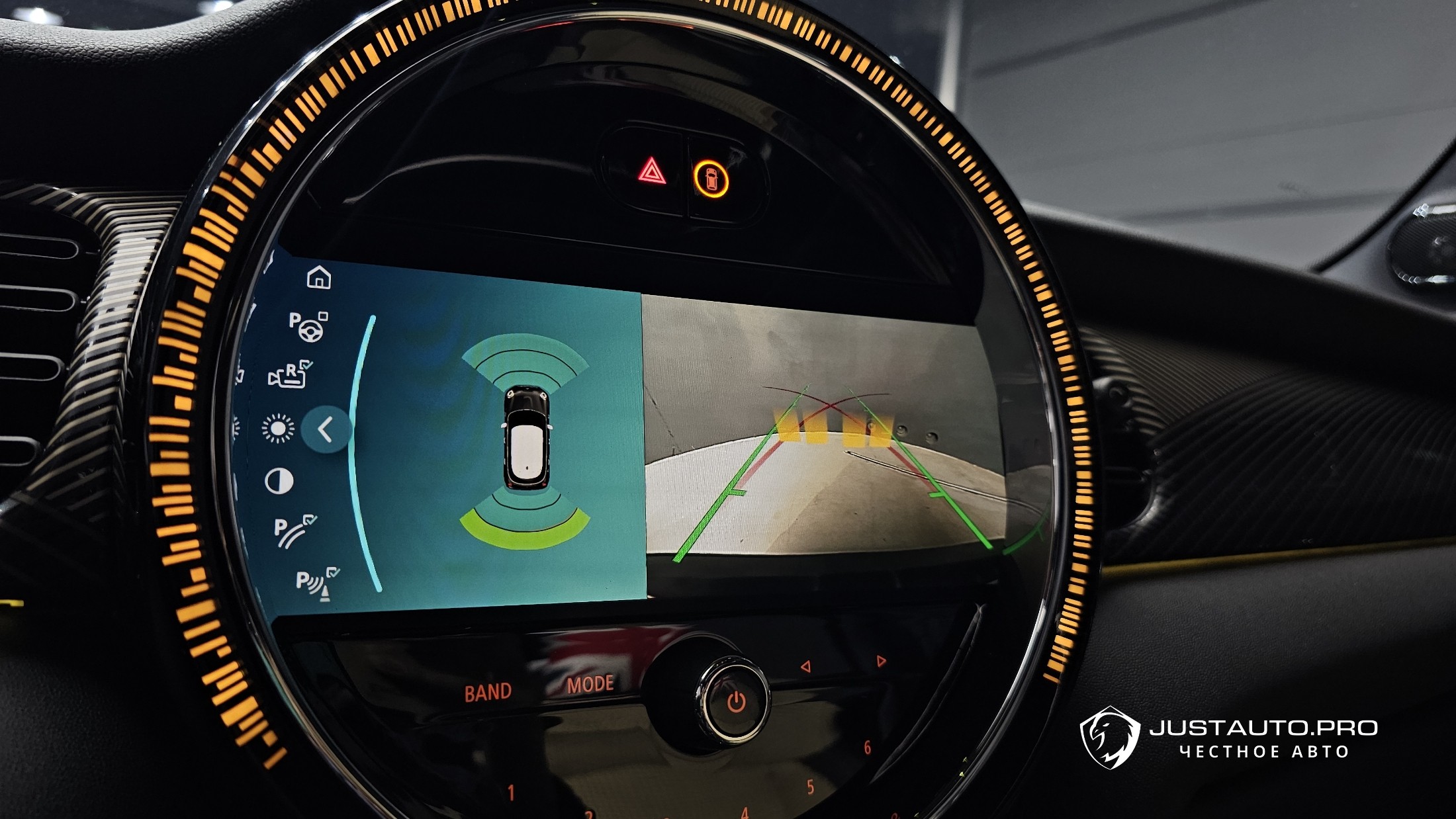Select radio preset 1
1456x819 pixels.
(511, 792)
